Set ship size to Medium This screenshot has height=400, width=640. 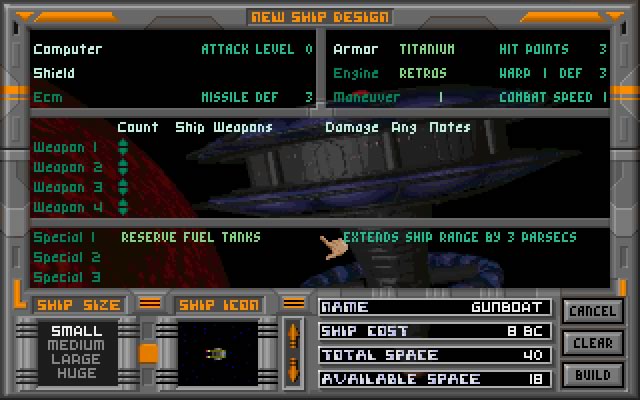tap(76, 346)
